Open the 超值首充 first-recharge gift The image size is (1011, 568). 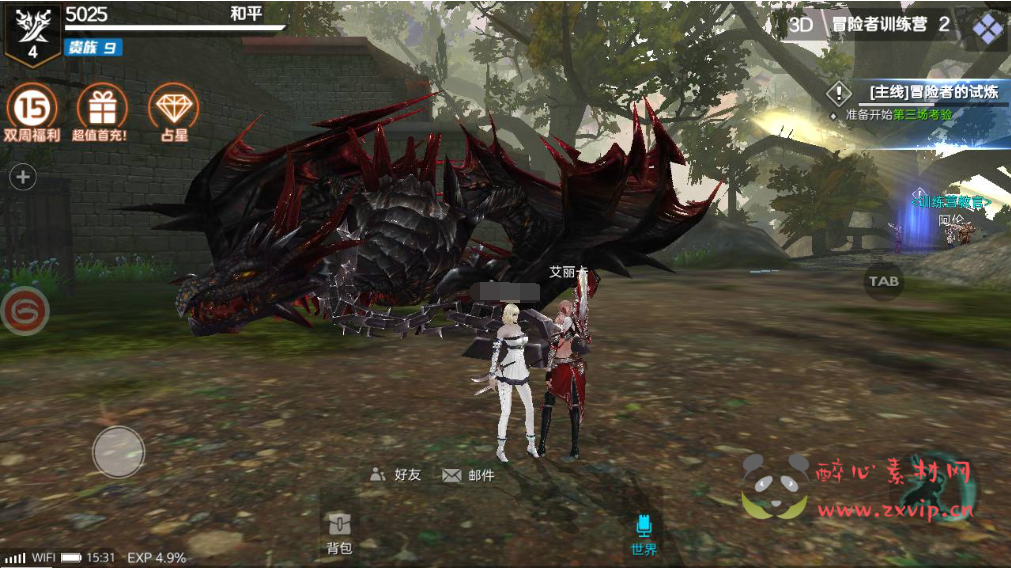point(101,106)
